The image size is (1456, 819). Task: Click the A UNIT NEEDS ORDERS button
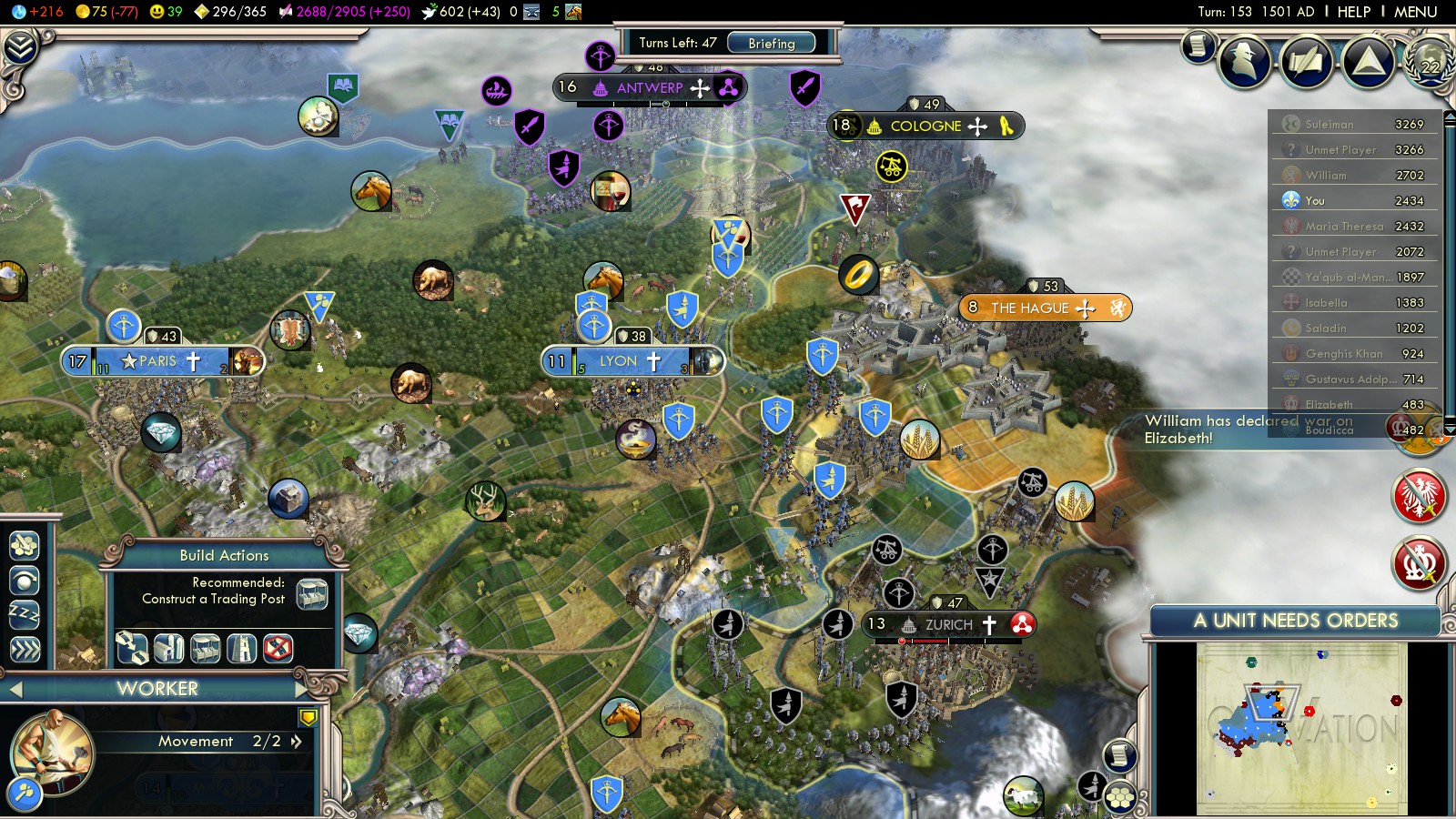(x=1295, y=621)
